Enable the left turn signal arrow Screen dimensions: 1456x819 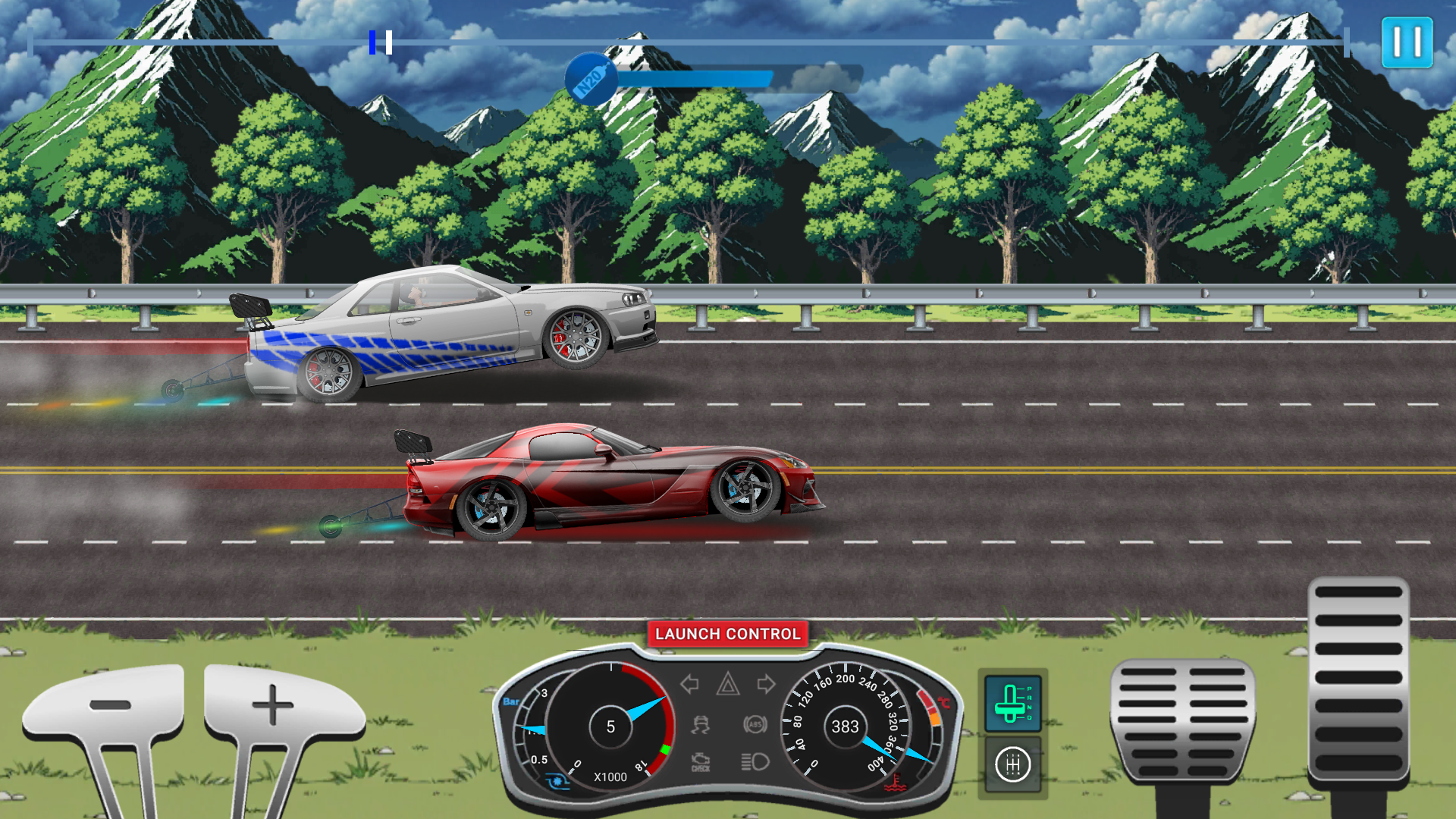[x=689, y=685]
